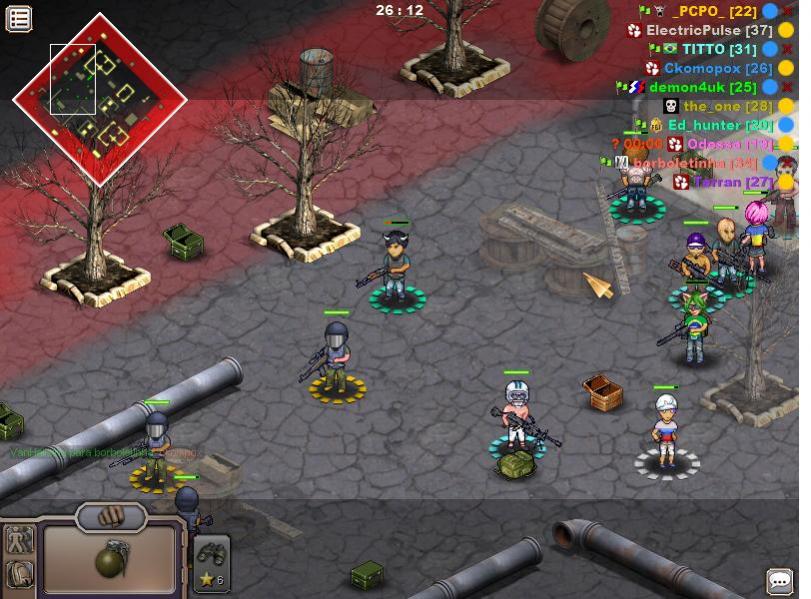The image size is (811, 599).
Task: Choose the backpack inventory icon
Action: [19, 574]
